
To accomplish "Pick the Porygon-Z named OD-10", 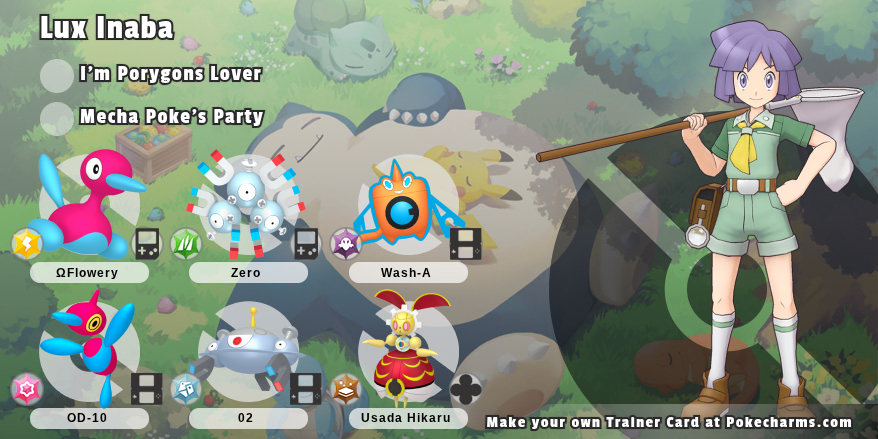I will point(88,348).
